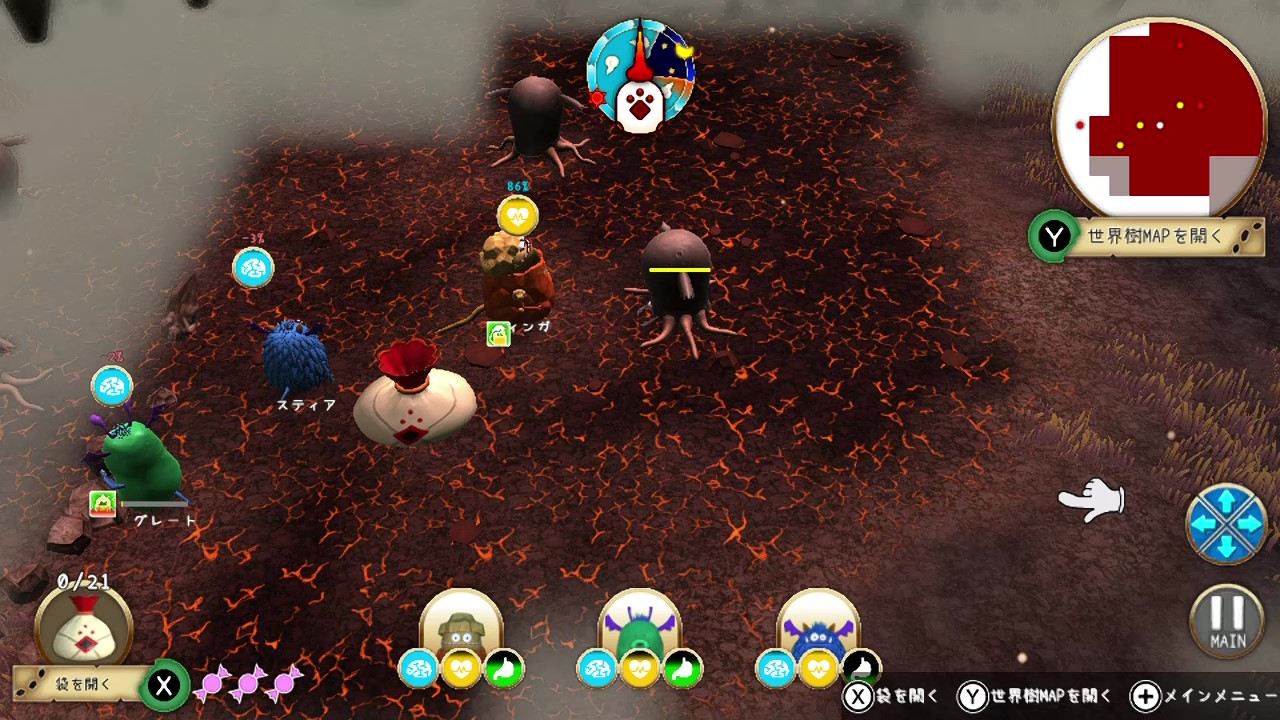
Task: Click the day-night clock dial
Action: coord(641,76)
